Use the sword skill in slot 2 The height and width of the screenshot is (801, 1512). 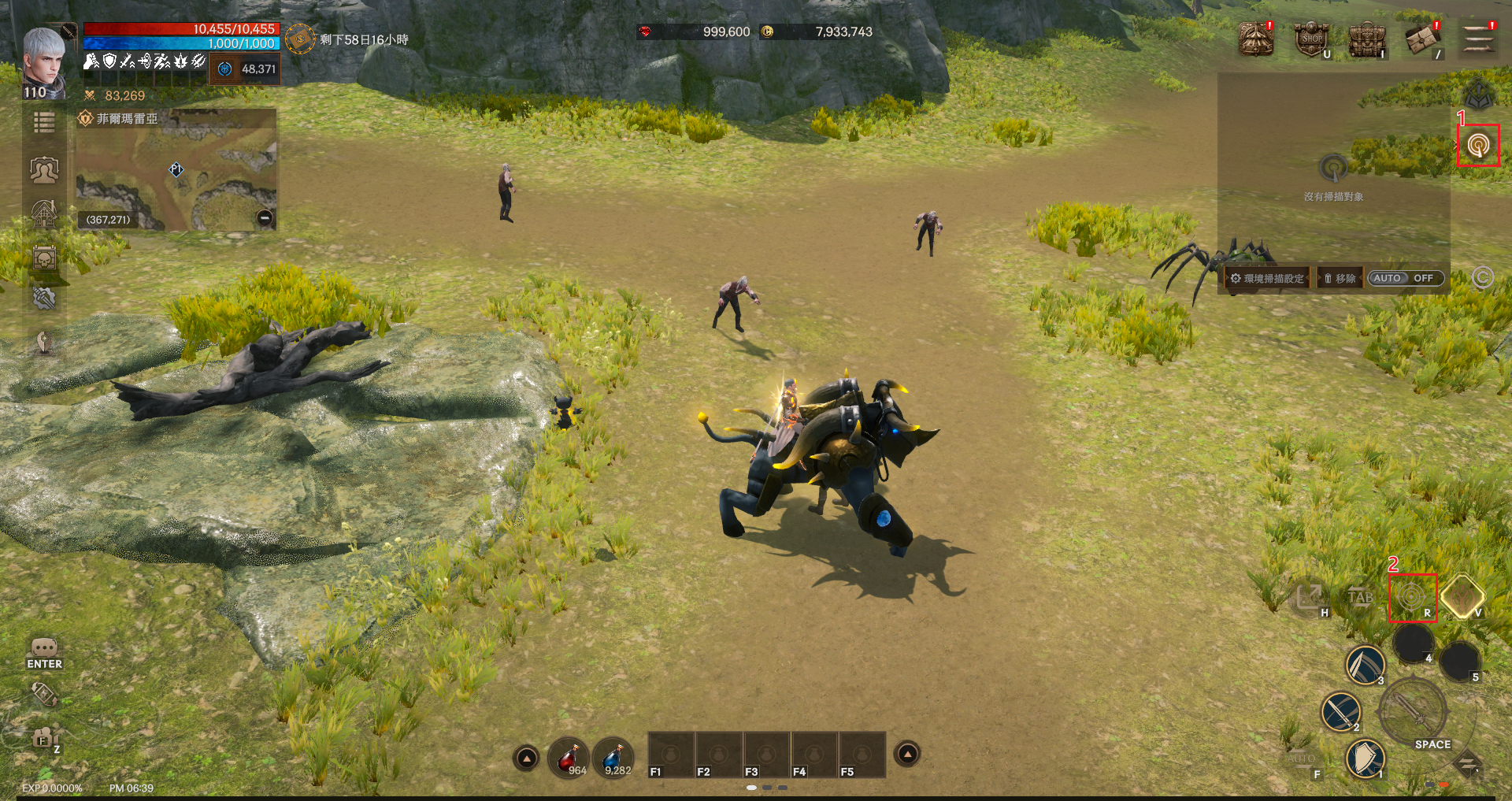coord(1340,712)
